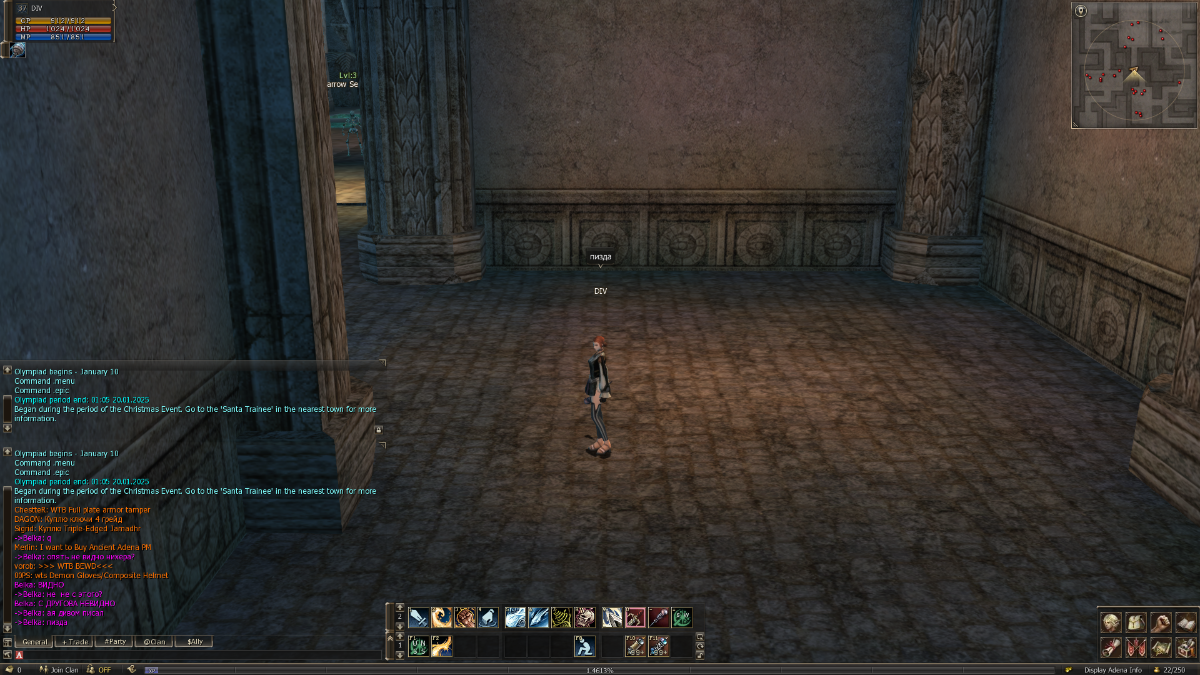Viewport: 1200px width, 675px height.
Task: Open the inventory backpack icon
Action: coord(1135,623)
